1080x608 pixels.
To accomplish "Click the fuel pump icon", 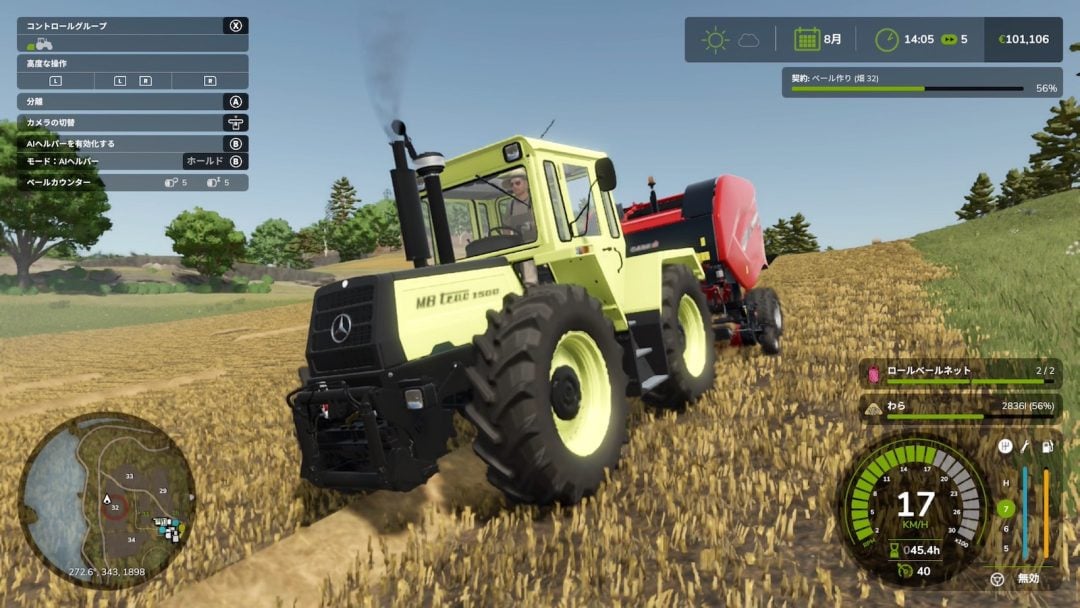I will [x=1046, y=446].
